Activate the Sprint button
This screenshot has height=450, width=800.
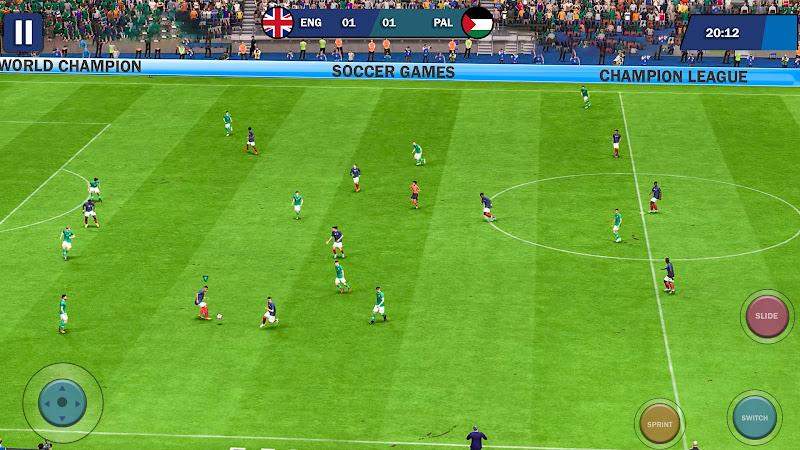[x=660, y=423]
